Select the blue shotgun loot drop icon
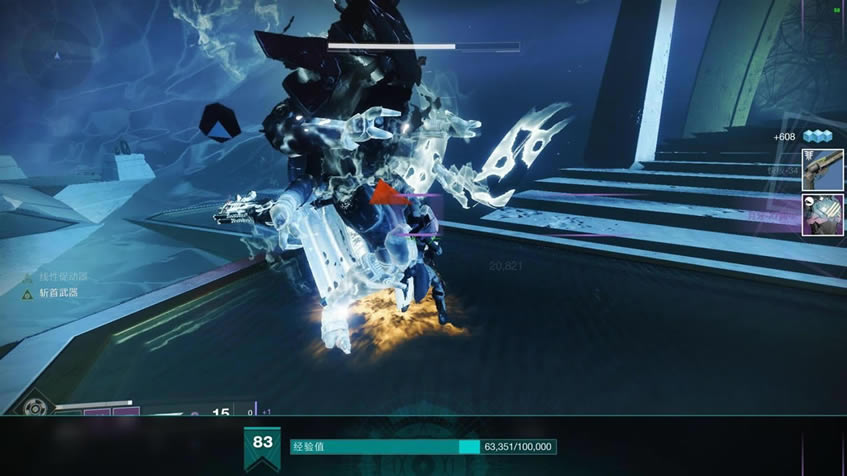This screenshot has height=476, width=847. point(822,170)
